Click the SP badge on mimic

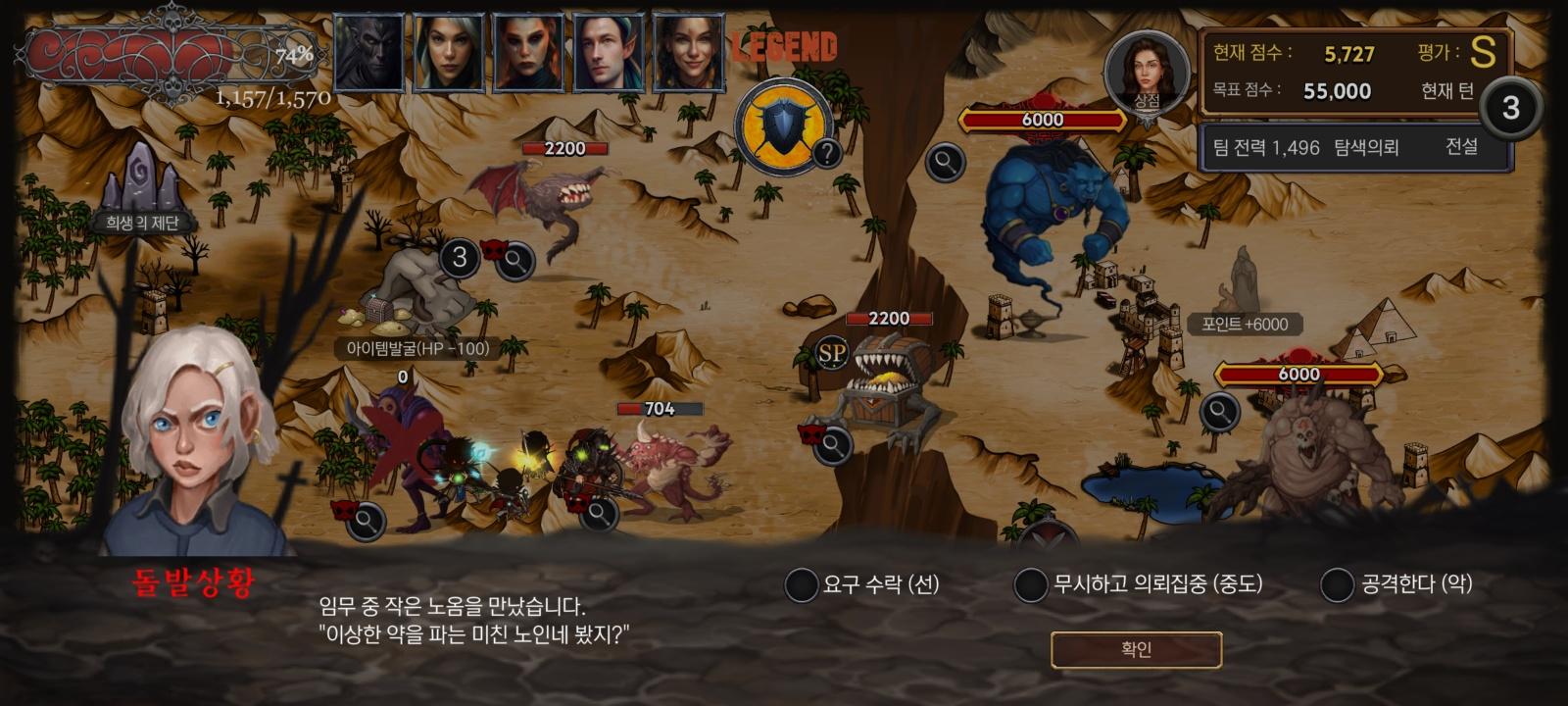832,353
